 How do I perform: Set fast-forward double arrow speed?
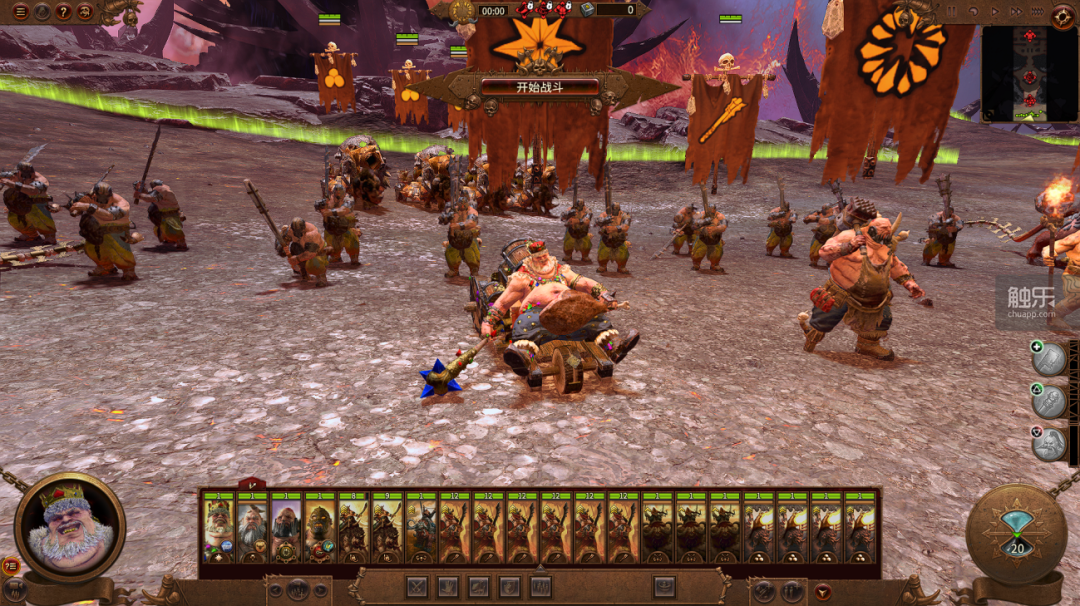[1017, 12]
